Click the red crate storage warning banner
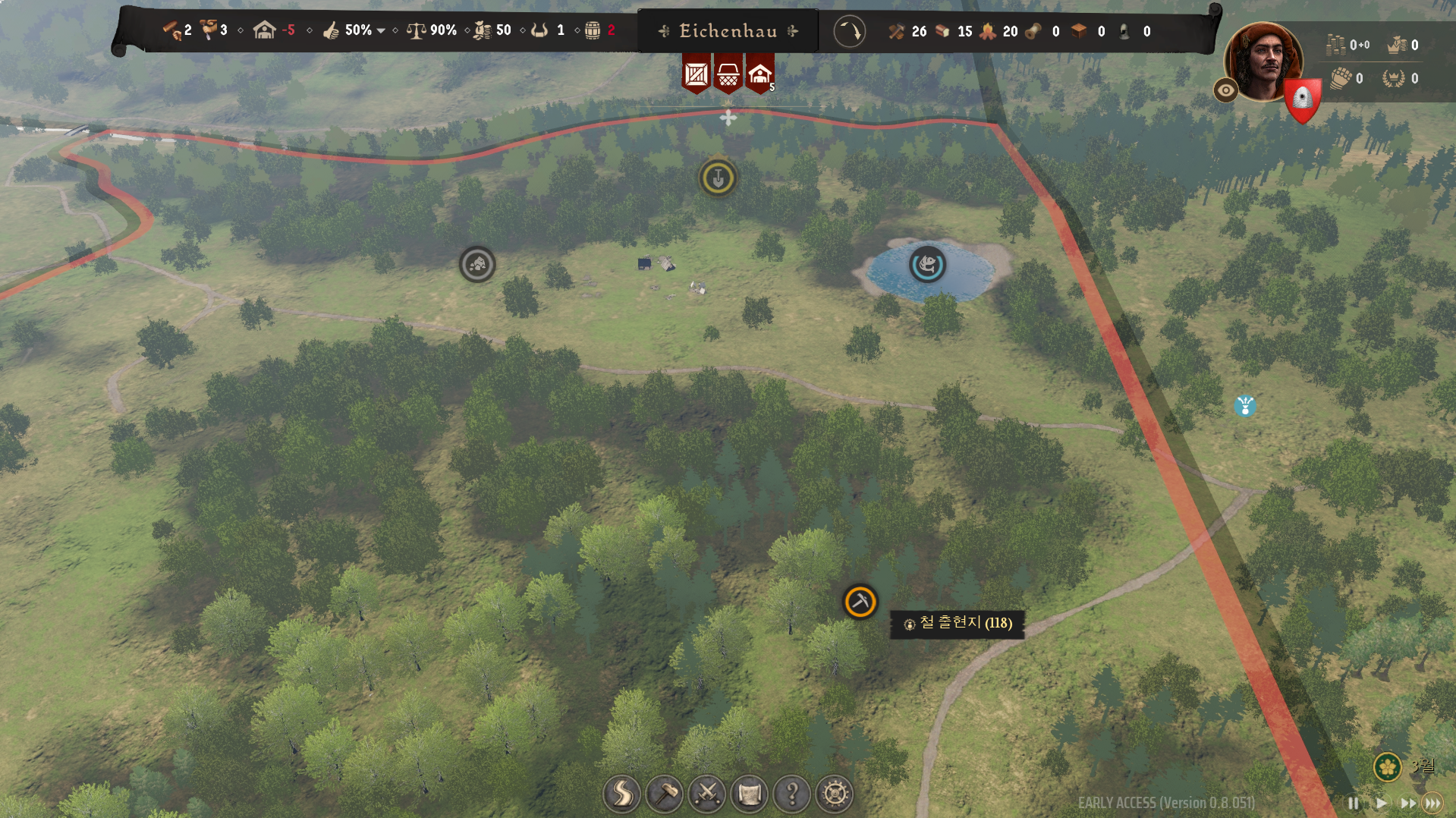1456x818 pixels. point(696,74)
